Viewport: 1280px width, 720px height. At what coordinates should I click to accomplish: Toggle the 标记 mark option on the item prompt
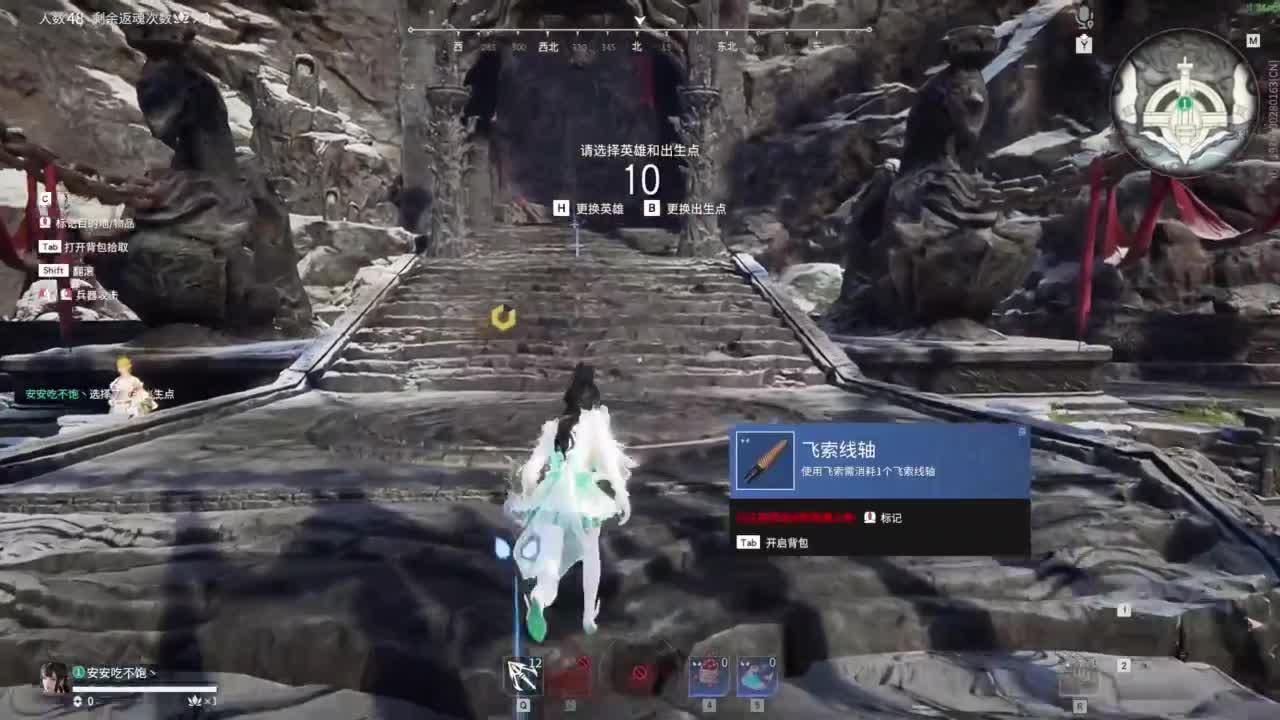[890, 519]
